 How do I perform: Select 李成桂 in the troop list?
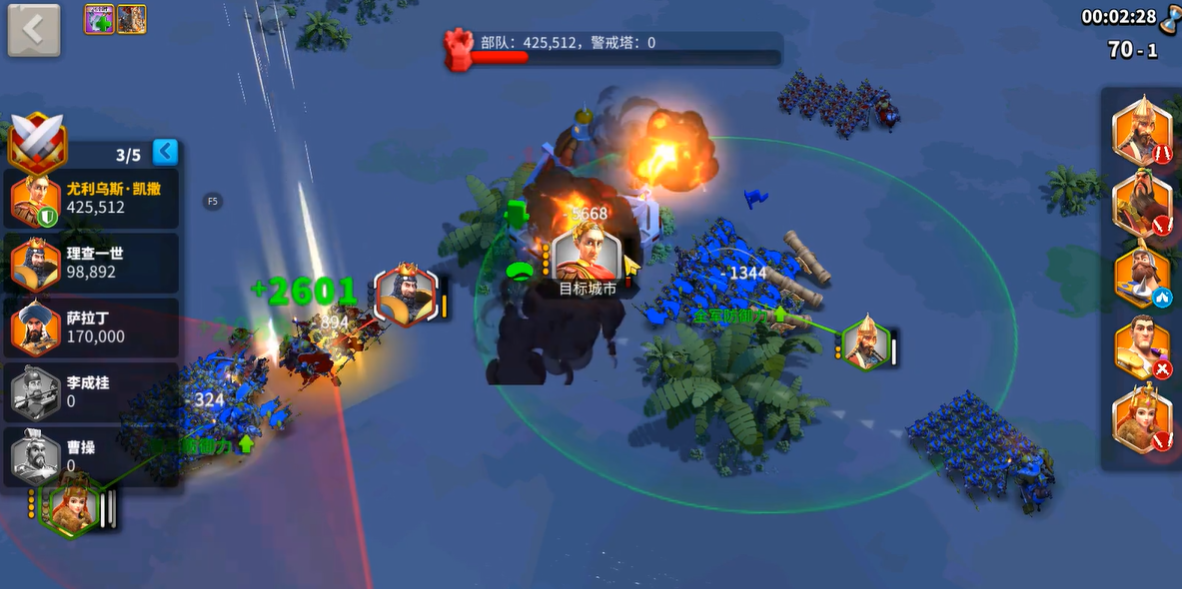pos(94,392)
